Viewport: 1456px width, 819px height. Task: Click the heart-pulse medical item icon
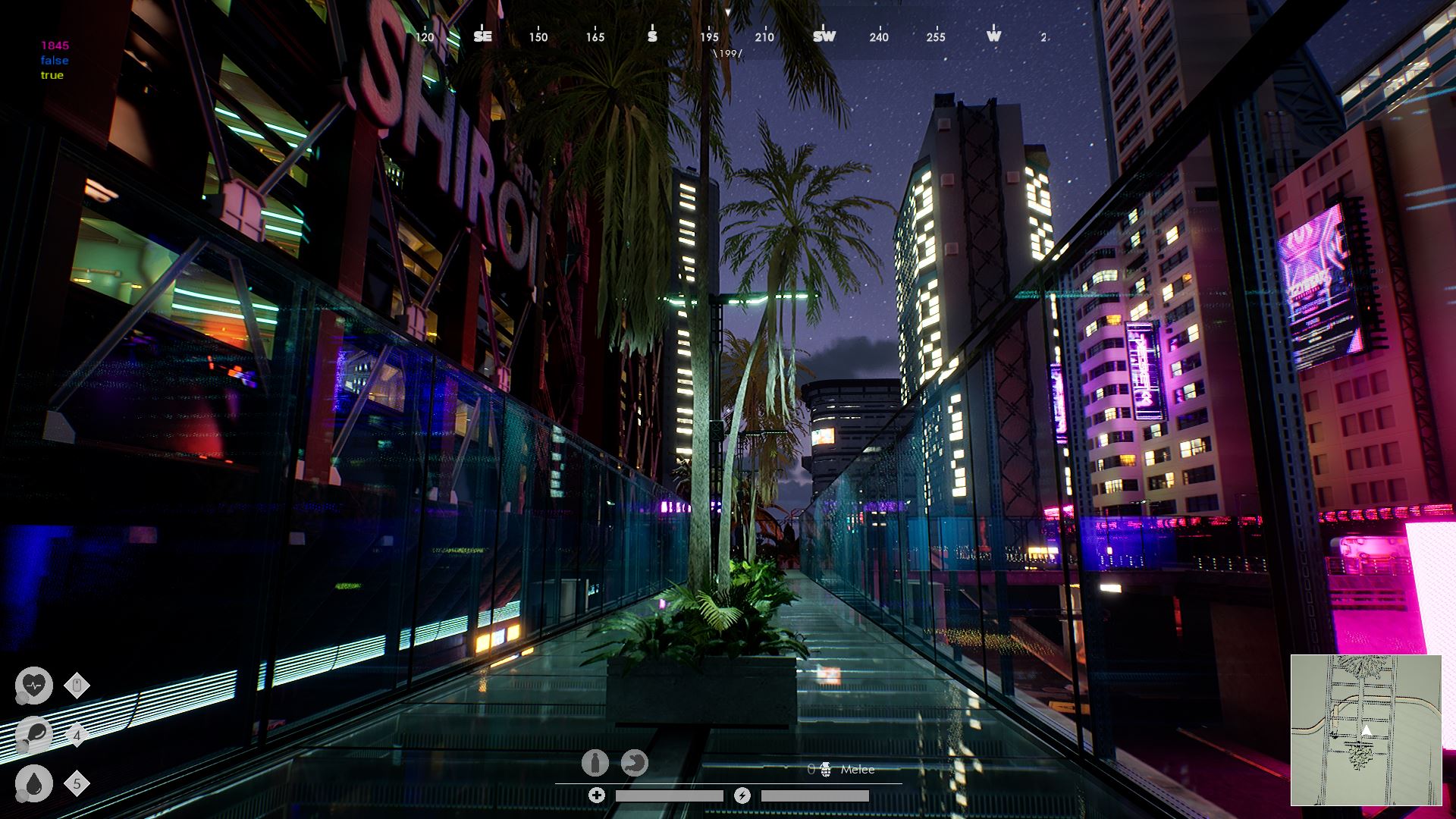[34, 685]
